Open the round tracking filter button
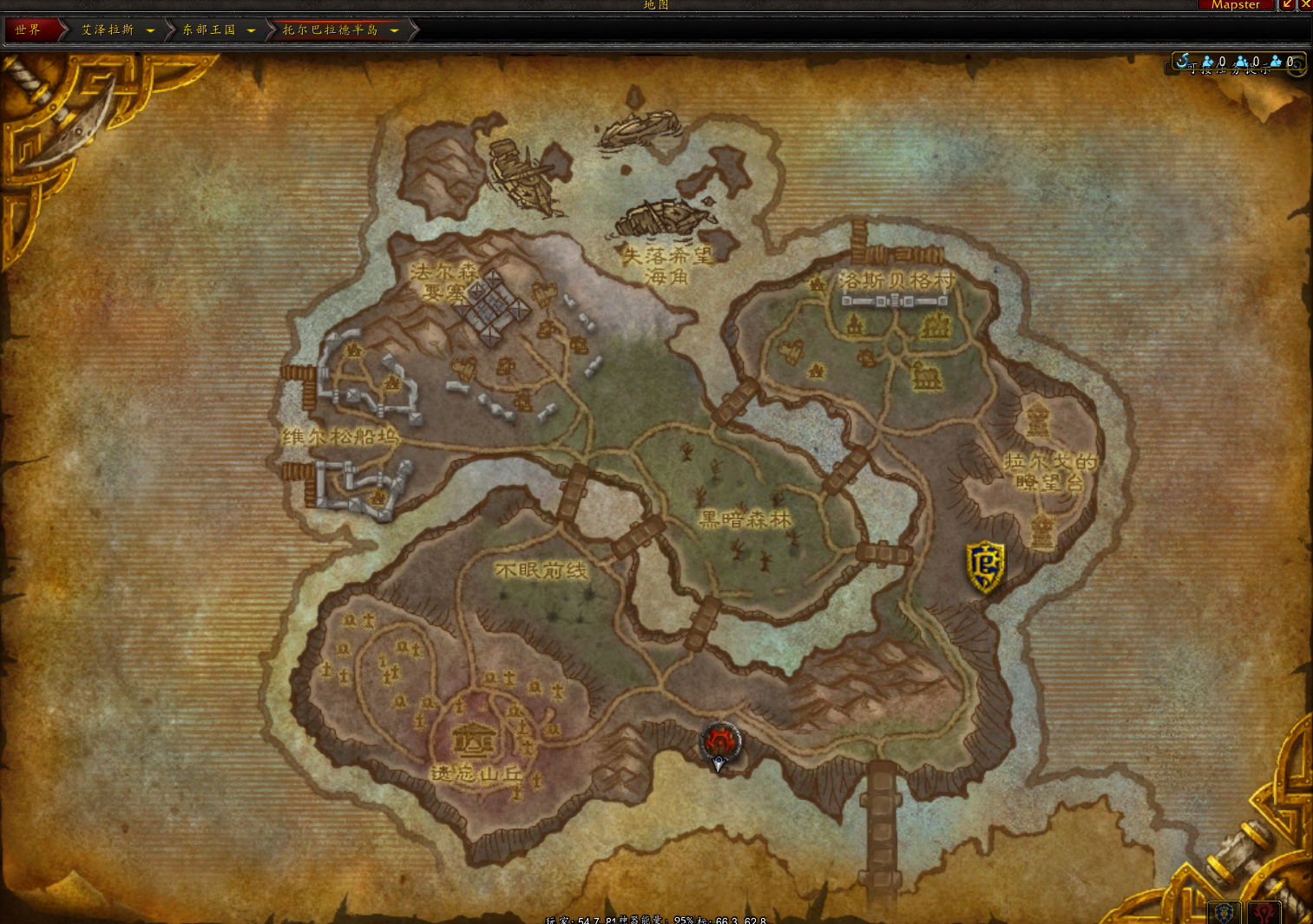 (1296, 66)
